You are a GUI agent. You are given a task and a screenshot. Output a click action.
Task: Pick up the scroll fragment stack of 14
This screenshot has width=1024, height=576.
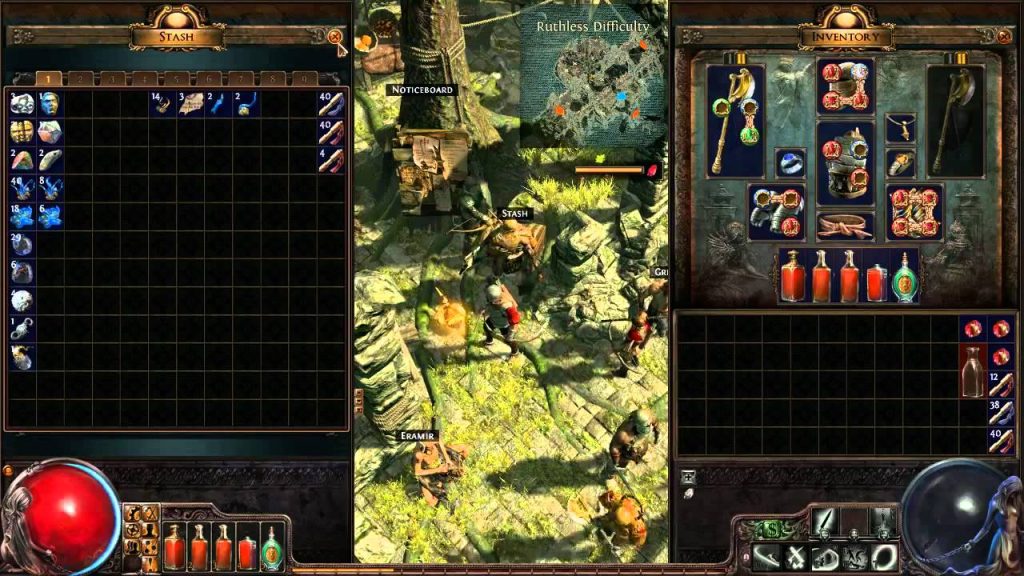(x=162, y=103)
